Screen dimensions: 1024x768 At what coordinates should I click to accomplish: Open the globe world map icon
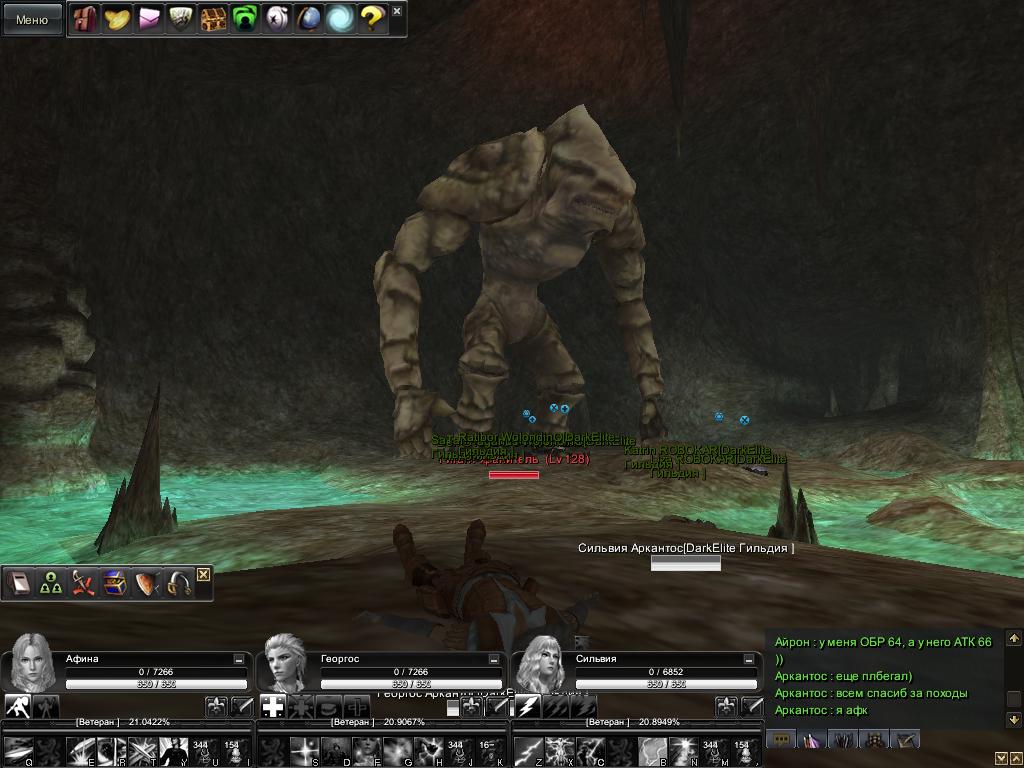[x=309, y=19]
